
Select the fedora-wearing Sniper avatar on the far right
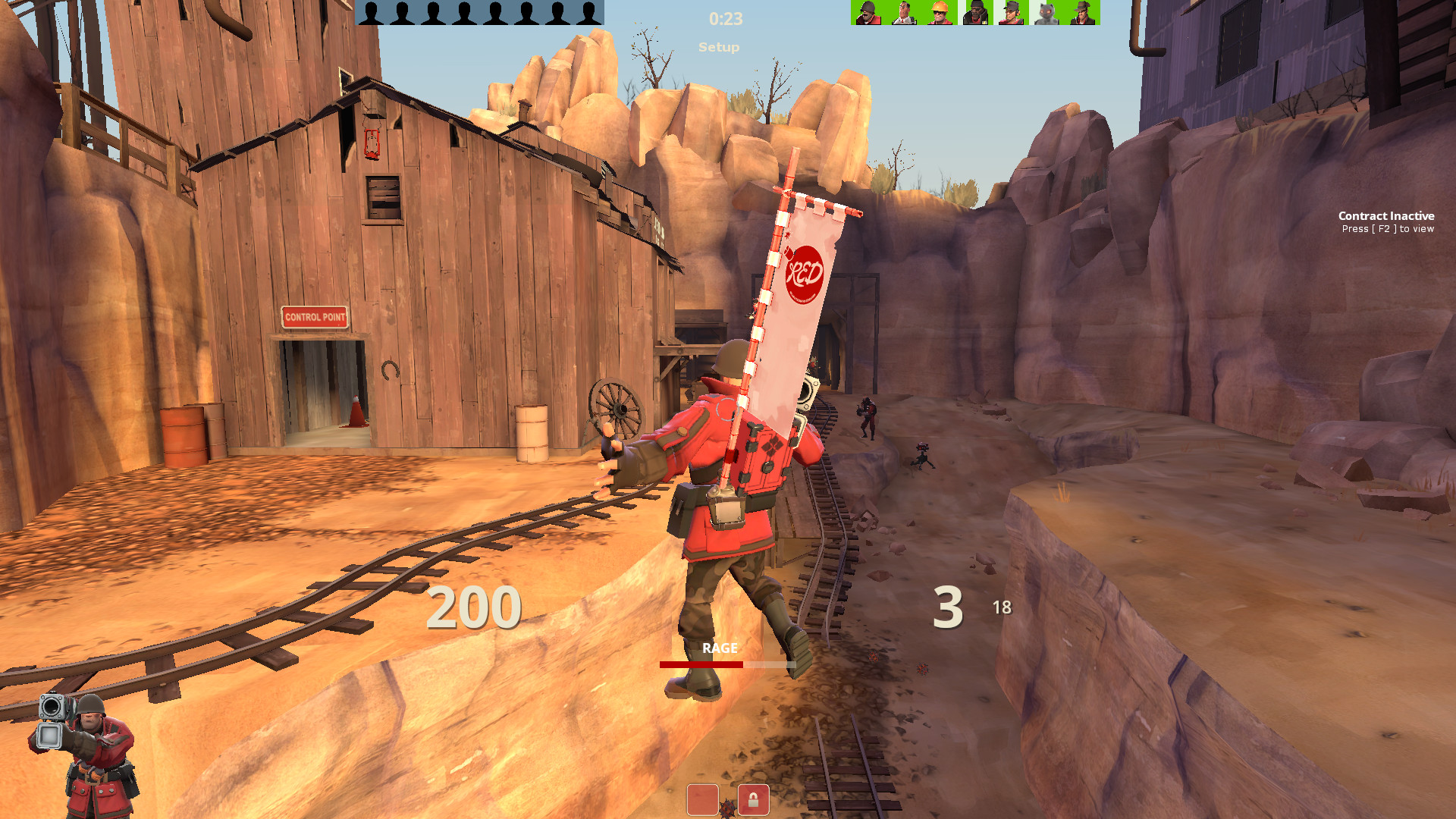[x=1084, y=13]
